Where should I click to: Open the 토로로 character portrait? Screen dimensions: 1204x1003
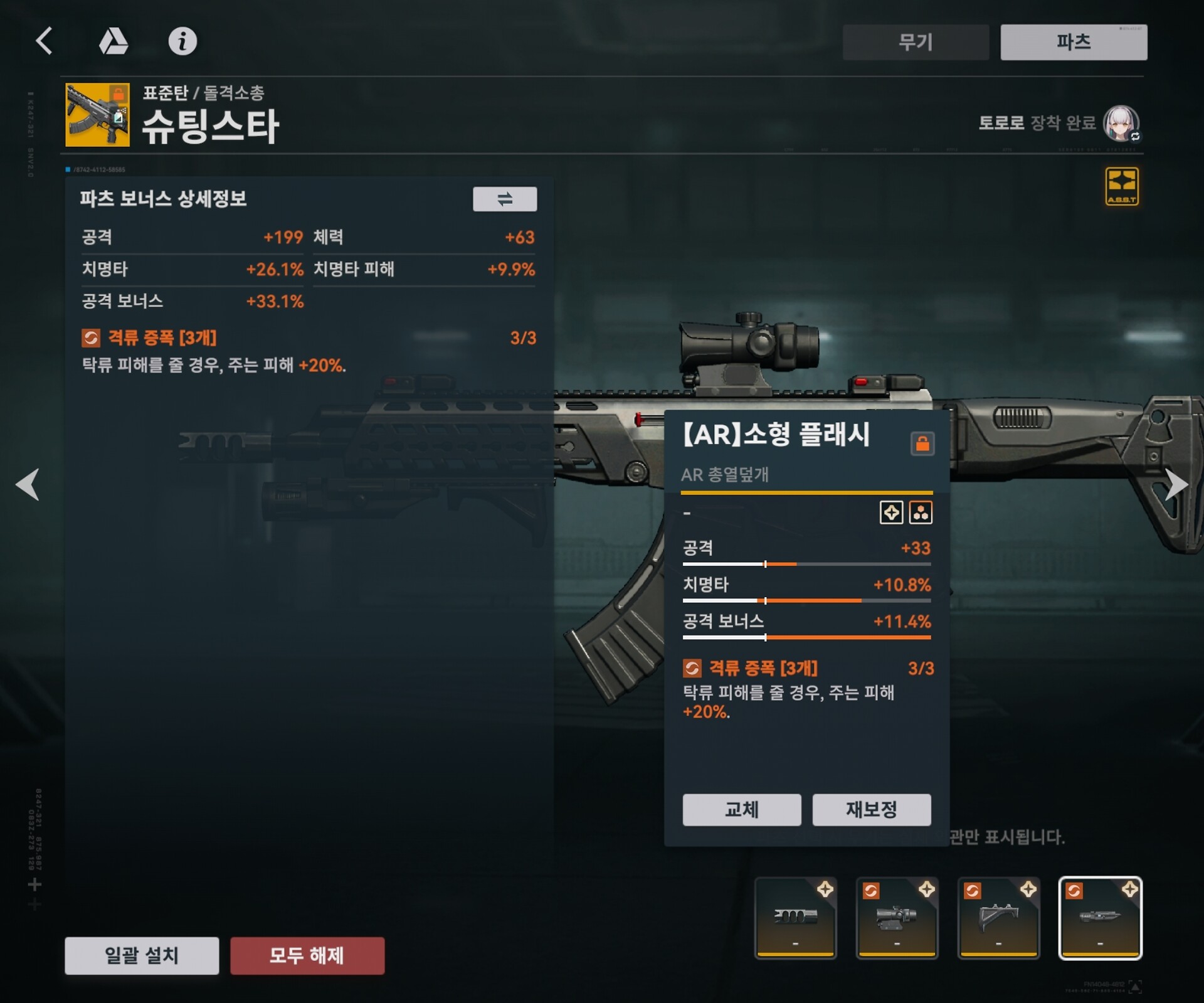coord(1121,123)
